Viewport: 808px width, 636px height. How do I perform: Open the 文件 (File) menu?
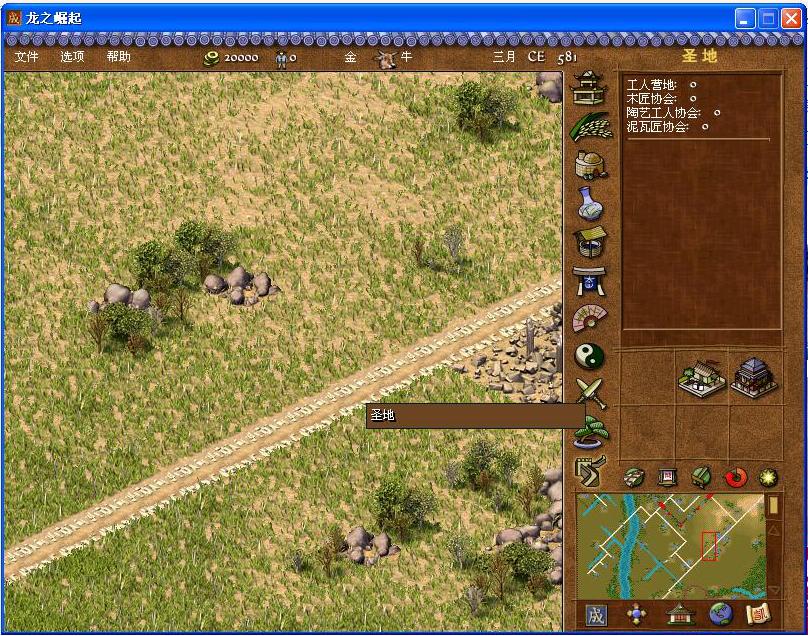tap(26, 57)
